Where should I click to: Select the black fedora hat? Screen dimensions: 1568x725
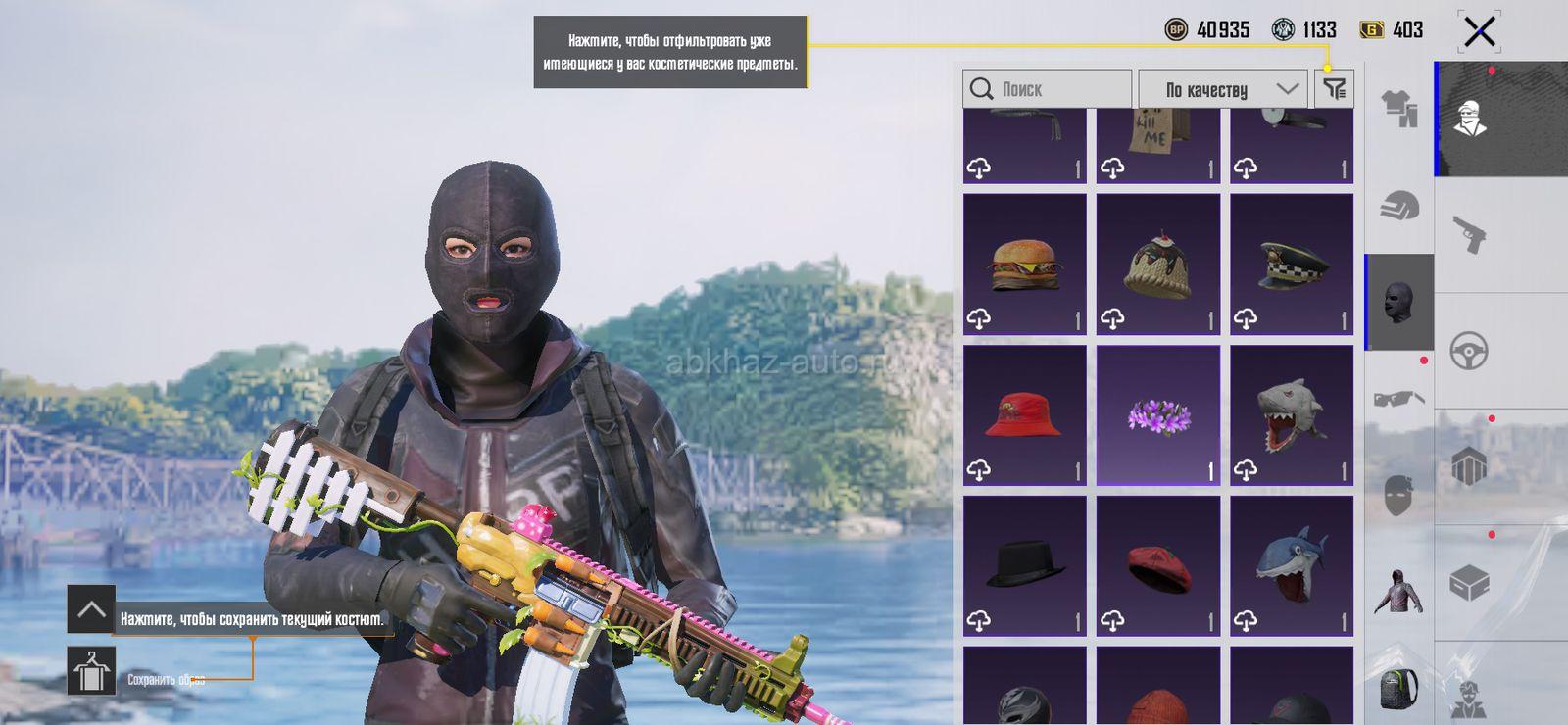(x=1024, y=566)
